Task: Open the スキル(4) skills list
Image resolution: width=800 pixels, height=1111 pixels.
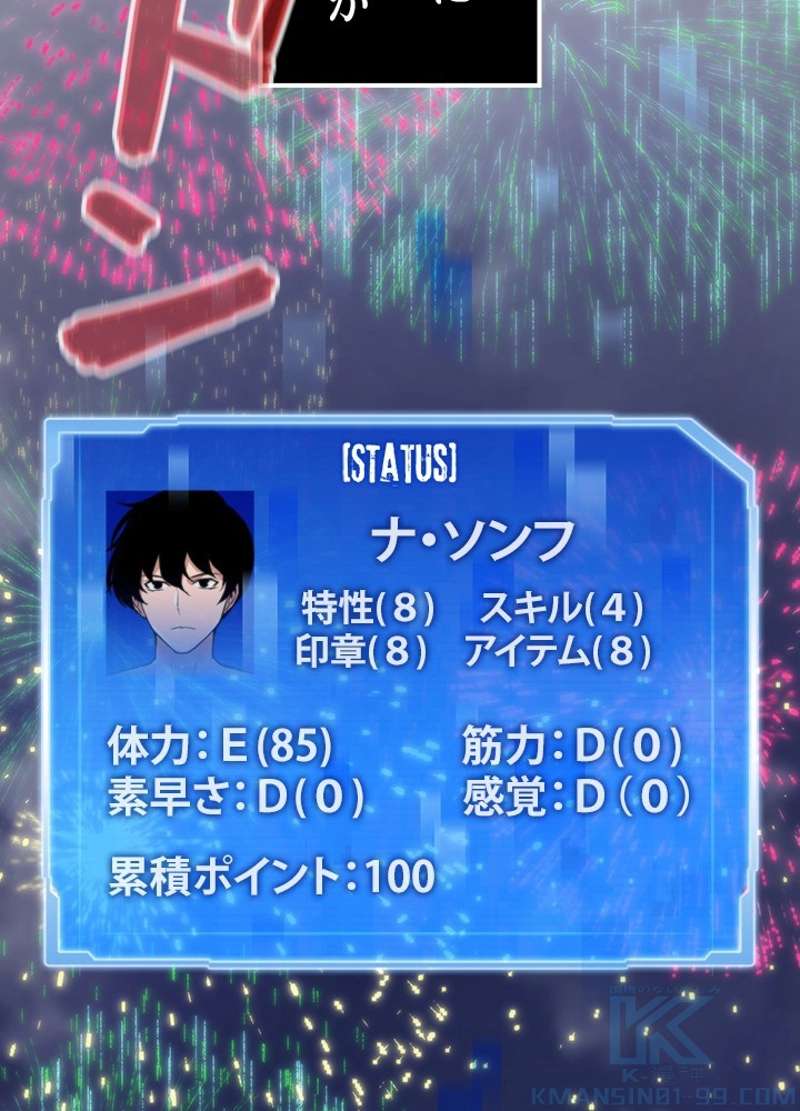Action: point(562,607)
